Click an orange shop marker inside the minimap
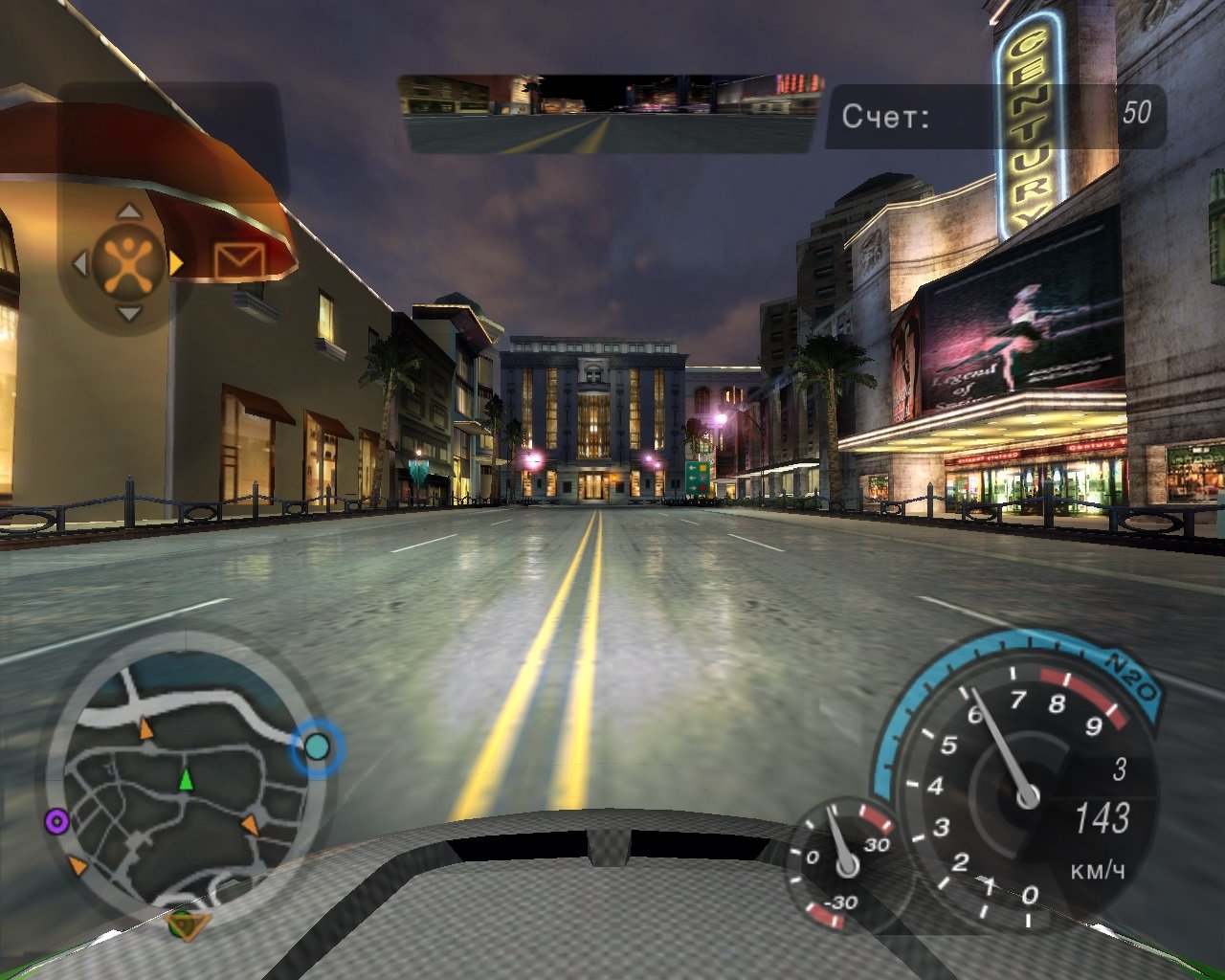The image size is (1225, 980). click(145, 727)
